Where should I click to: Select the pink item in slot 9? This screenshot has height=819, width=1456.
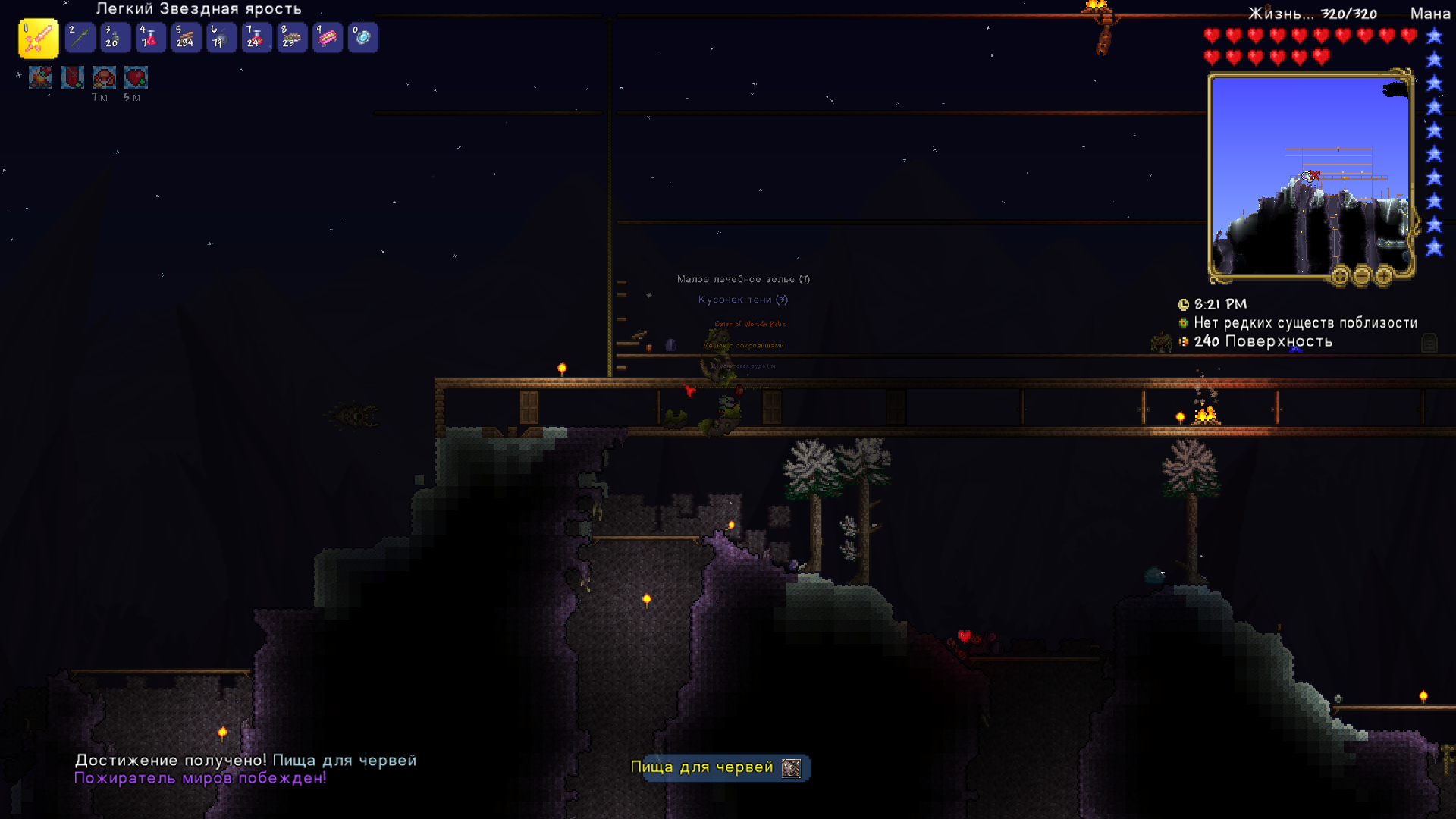(x=328, y=37)
